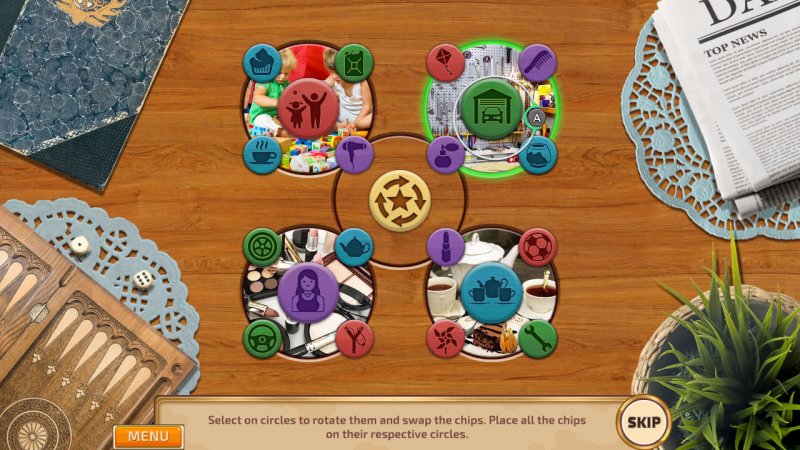Choose the purple comb chip

[537, 62]
